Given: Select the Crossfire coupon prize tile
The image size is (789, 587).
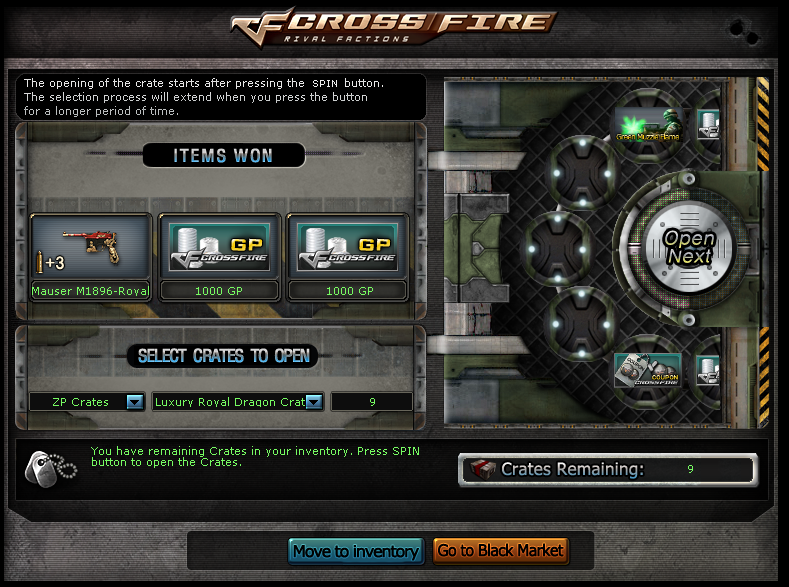Looking at the screenshot, I should [647, 370].
